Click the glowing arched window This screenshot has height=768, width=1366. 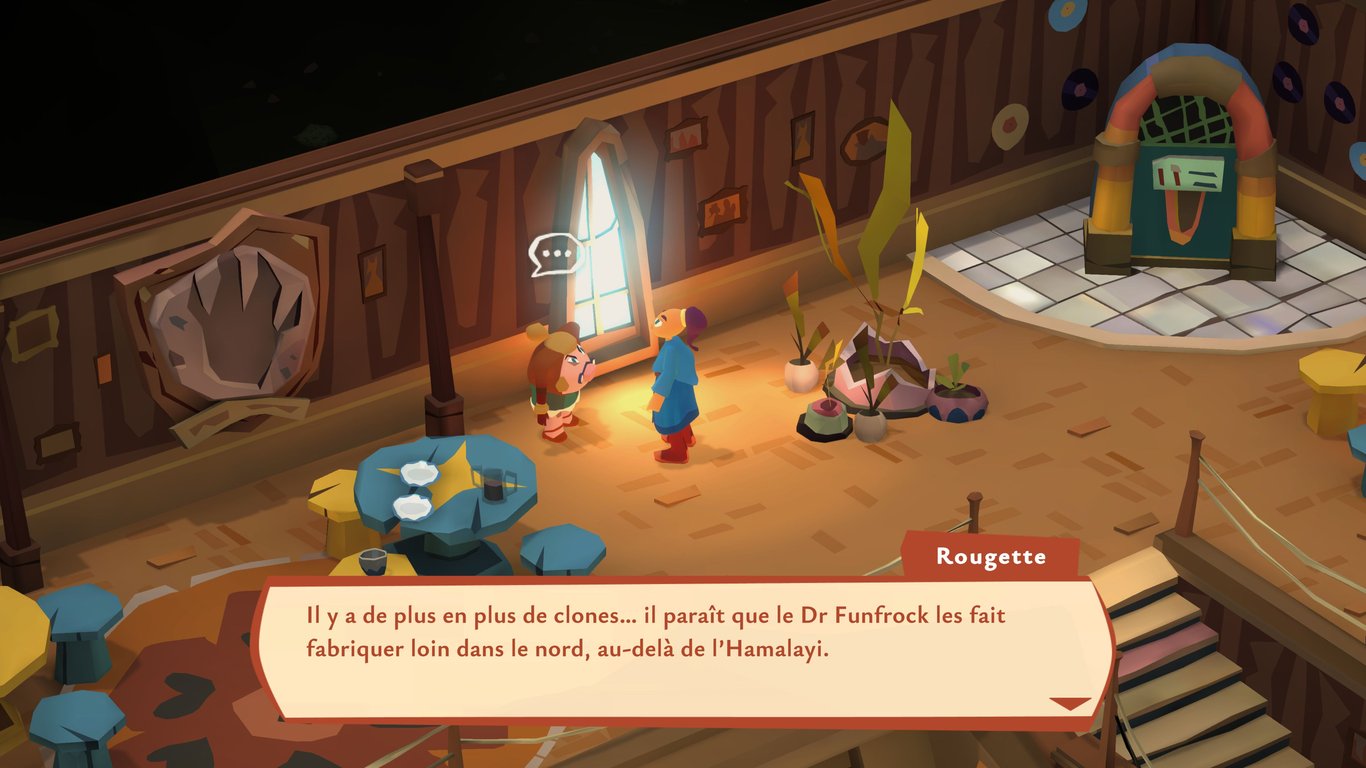point(600,230)
